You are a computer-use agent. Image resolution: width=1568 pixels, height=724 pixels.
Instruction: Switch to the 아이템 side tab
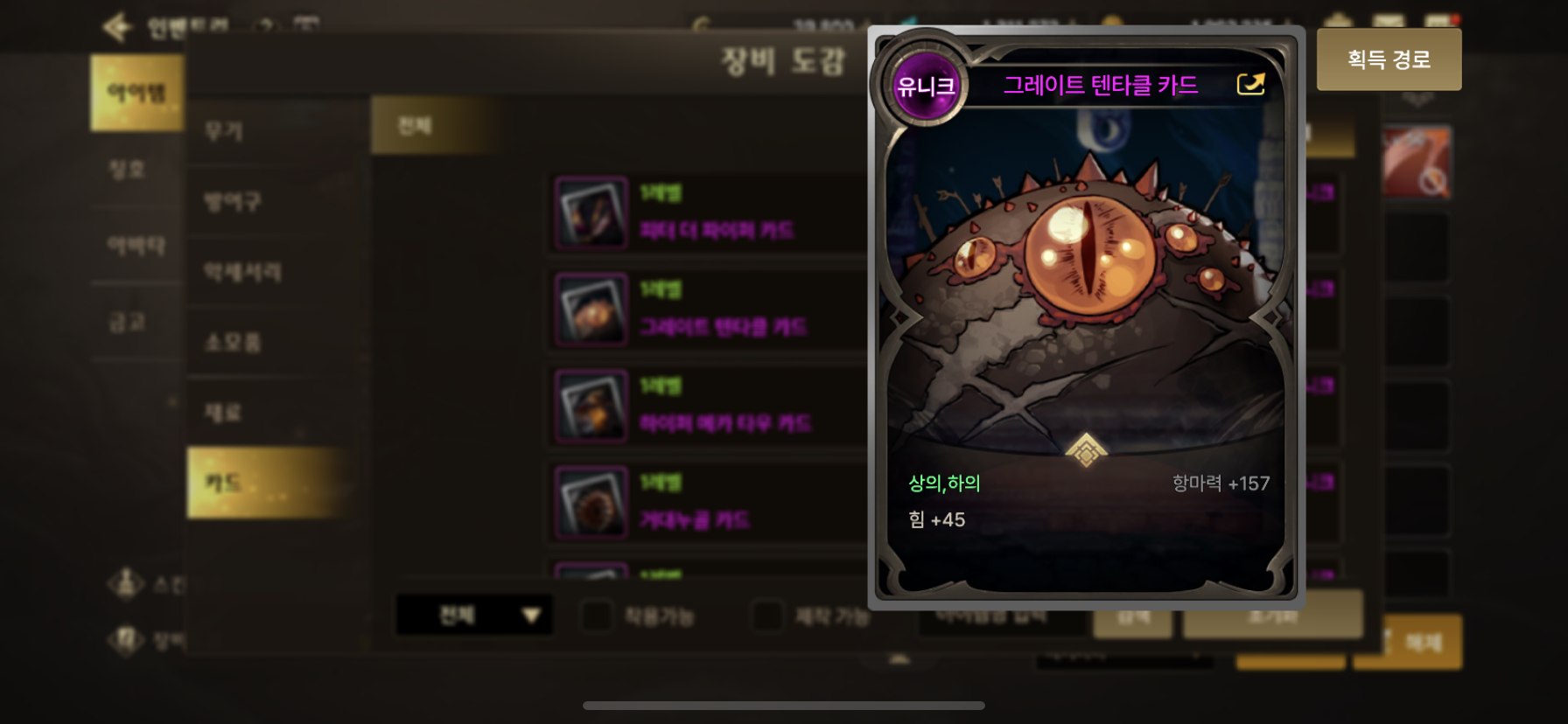(x=136, y=93)
